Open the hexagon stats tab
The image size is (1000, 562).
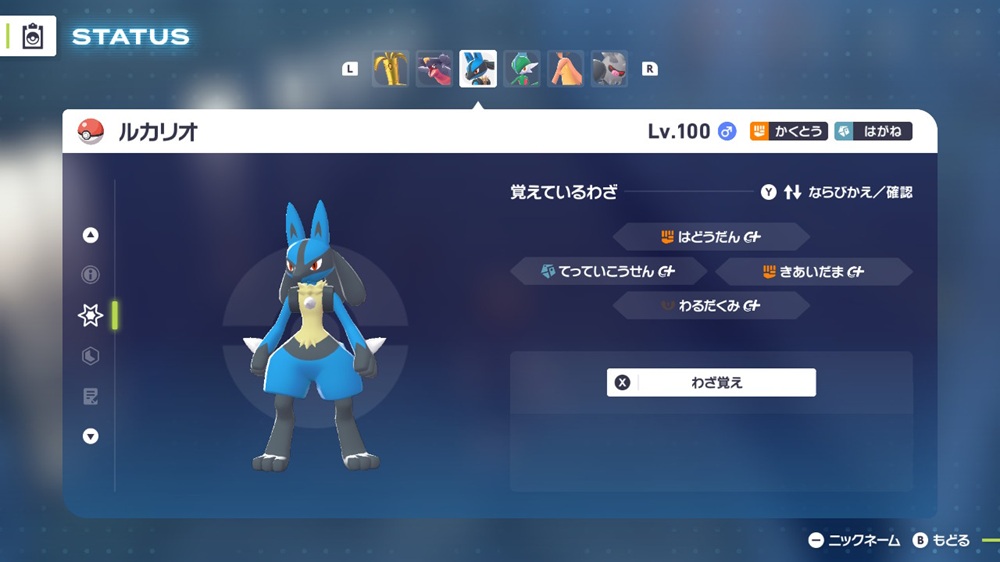[90, 356]
